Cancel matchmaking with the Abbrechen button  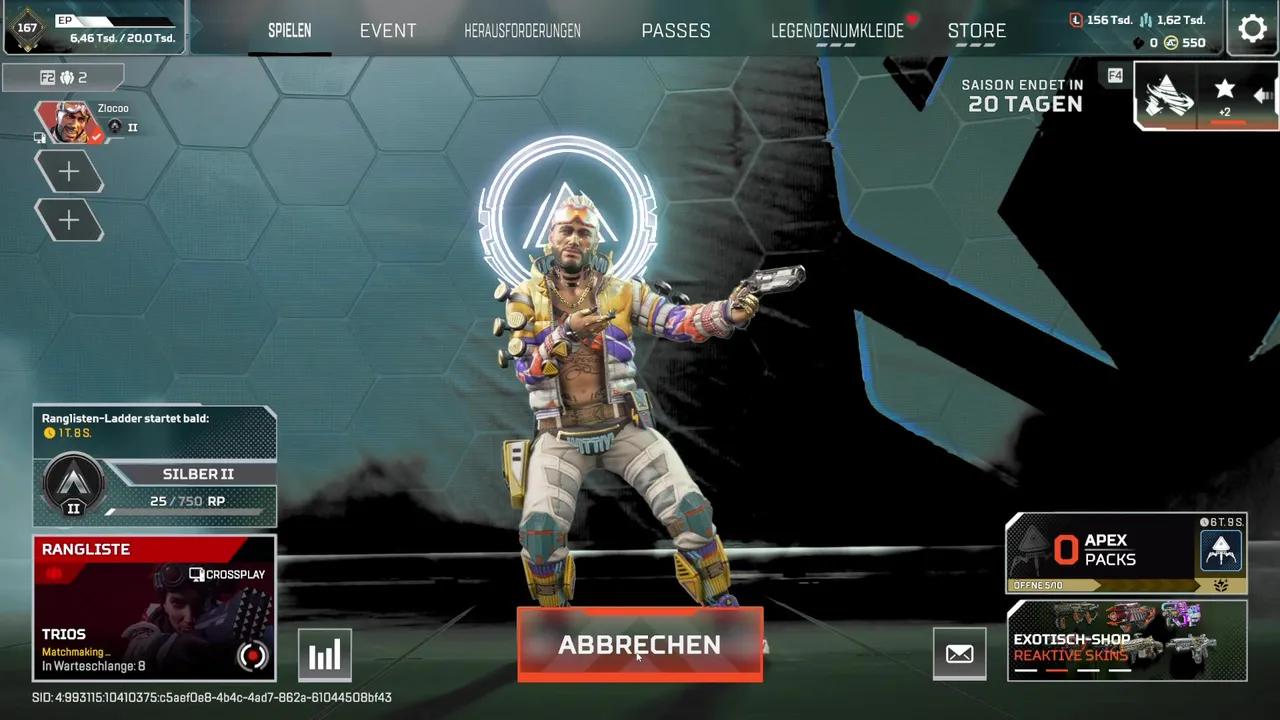(640, 645)
